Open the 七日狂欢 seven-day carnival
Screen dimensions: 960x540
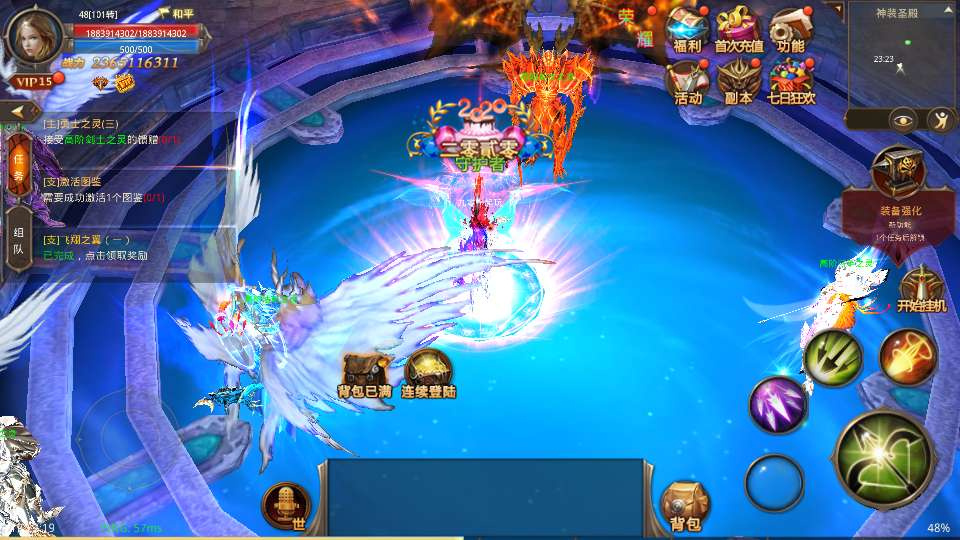[790, 81]
